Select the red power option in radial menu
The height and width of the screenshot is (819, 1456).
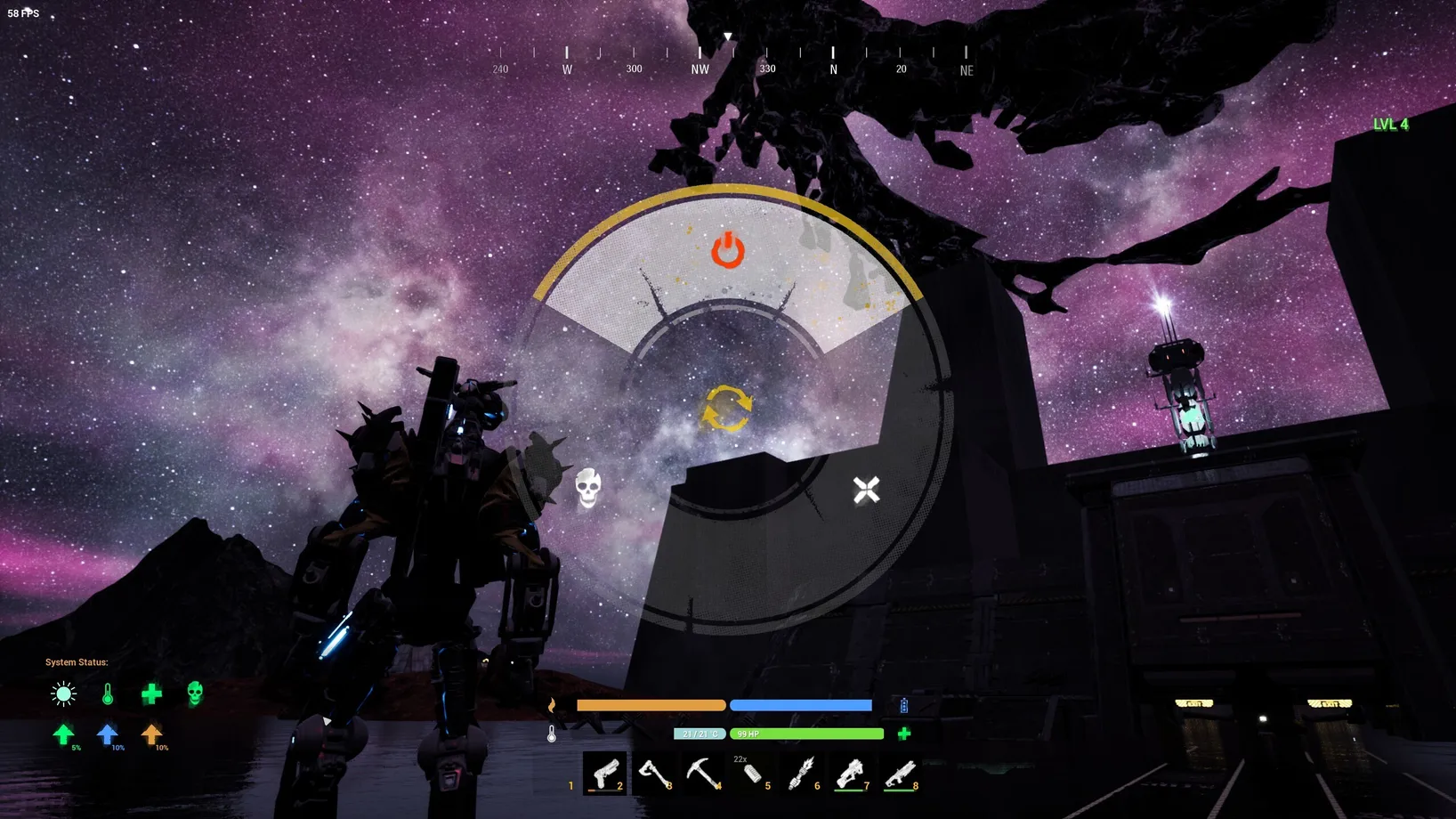point(727,250)
